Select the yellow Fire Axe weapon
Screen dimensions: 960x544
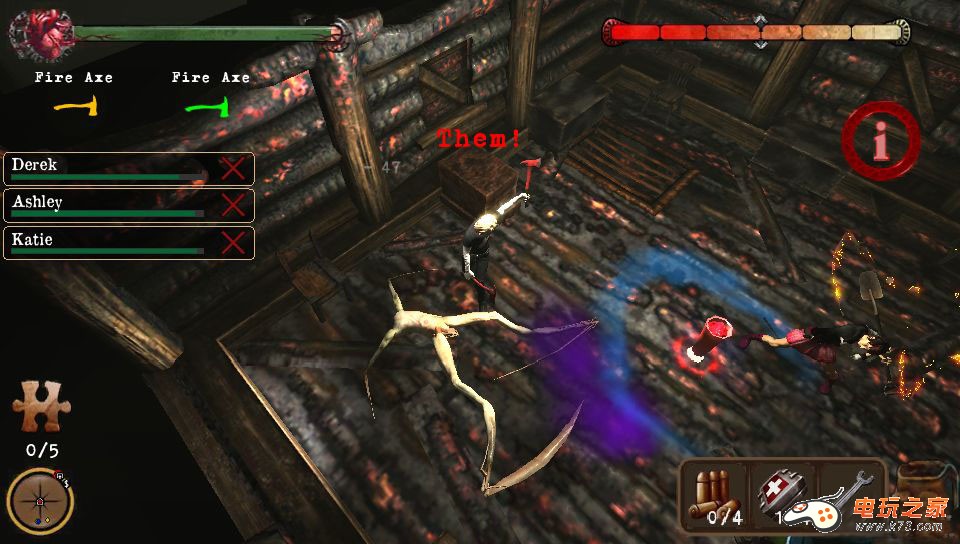pos(74,105)
